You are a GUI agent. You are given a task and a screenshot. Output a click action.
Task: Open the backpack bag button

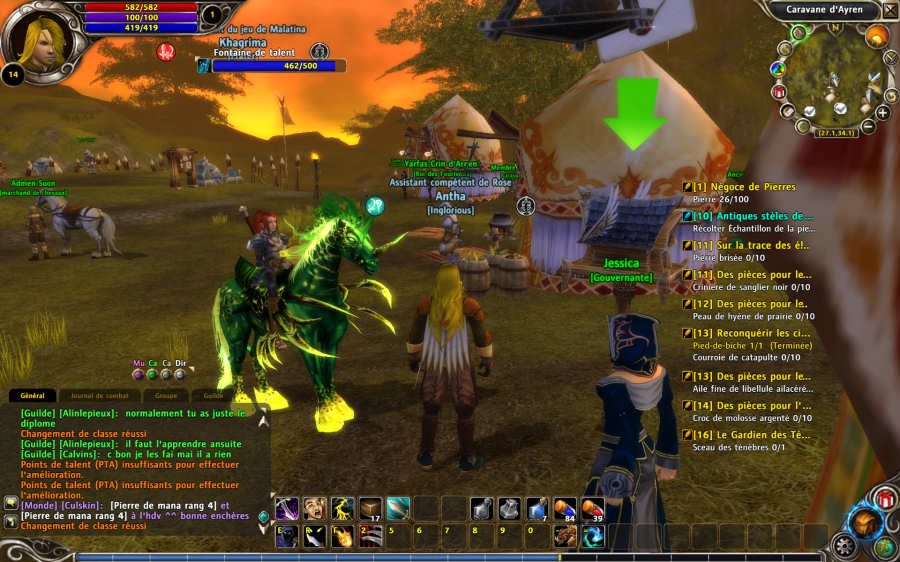(862, 522)
